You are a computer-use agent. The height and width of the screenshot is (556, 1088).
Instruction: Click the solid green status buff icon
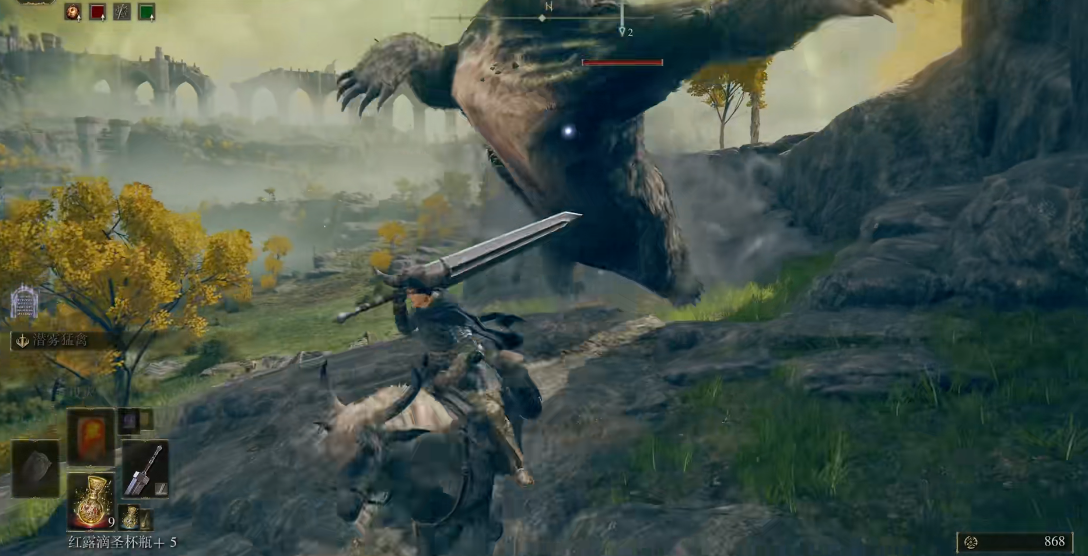(146, 12)
